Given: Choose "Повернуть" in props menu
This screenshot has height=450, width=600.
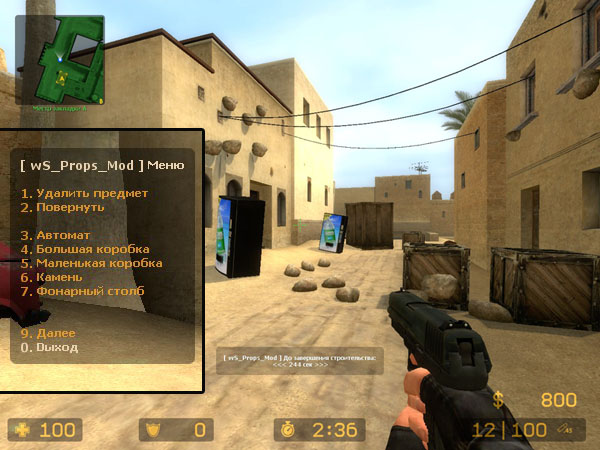Looking at the screenshot, I should click(x=63, y=207).
